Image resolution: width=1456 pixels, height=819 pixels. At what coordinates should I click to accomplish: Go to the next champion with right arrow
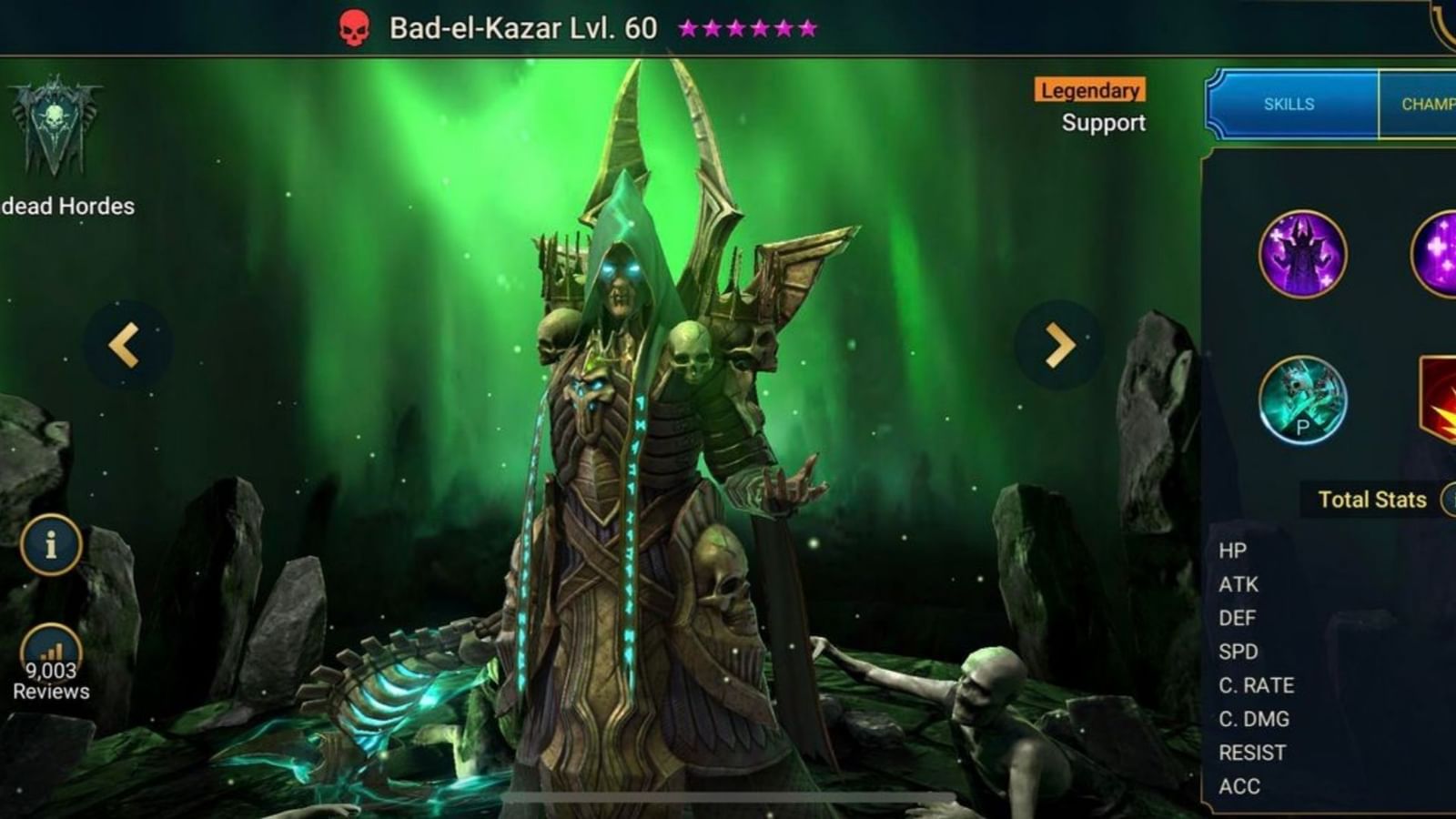1056,343
